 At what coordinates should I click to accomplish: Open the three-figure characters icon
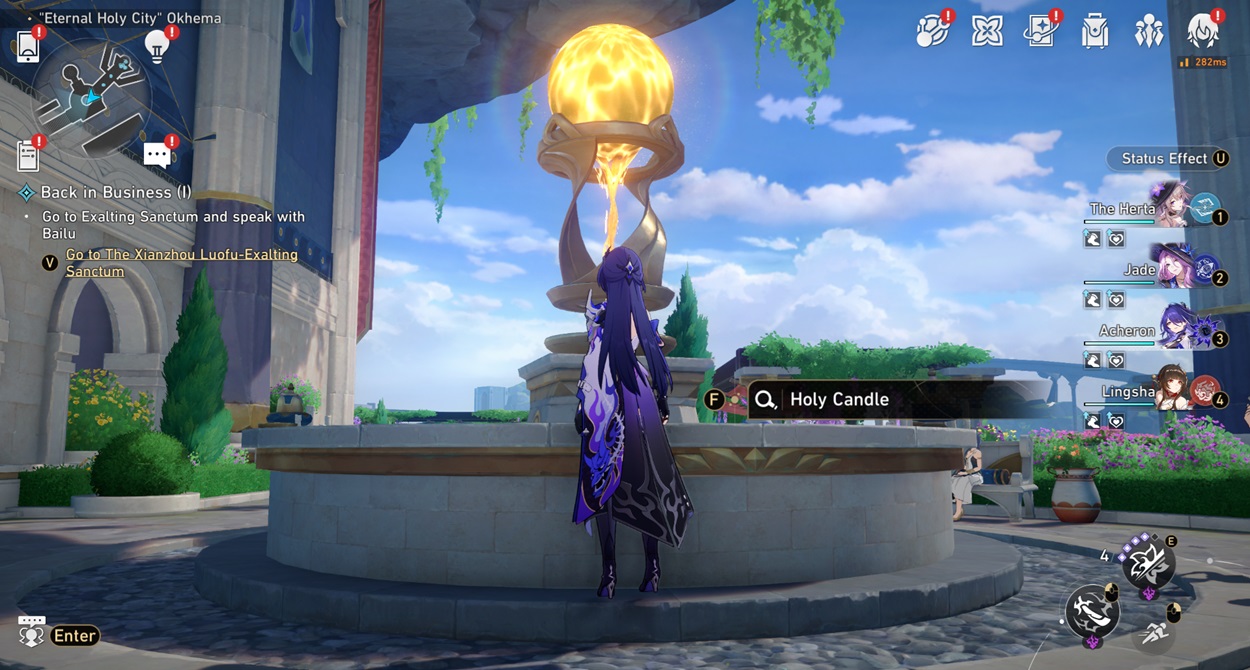[1148, 32]
